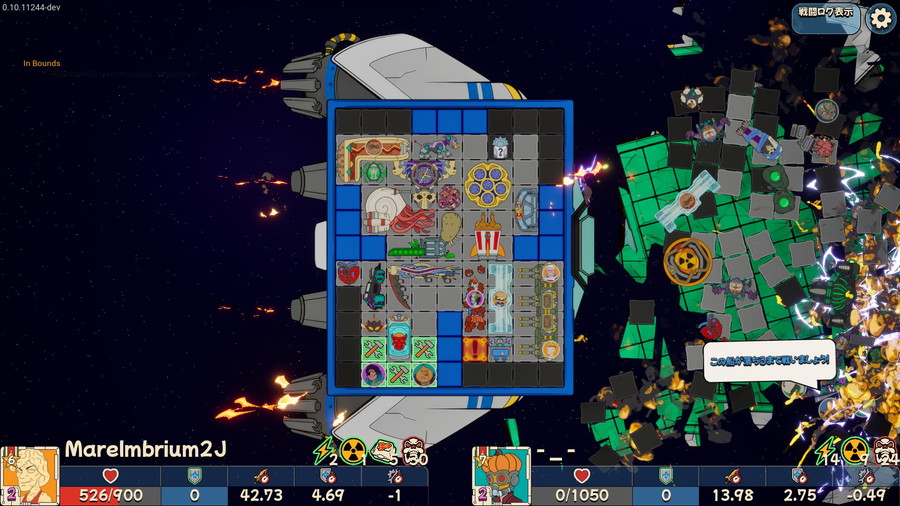Select the red heart item tile

click(x=348, y=273)
